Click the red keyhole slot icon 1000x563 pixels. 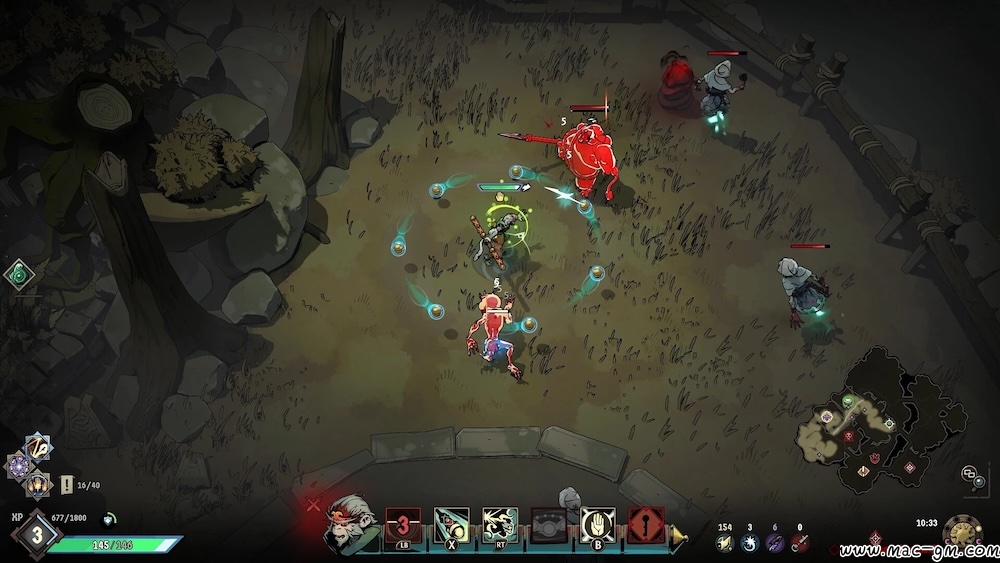pyautogui.click(x=645, y=524)
